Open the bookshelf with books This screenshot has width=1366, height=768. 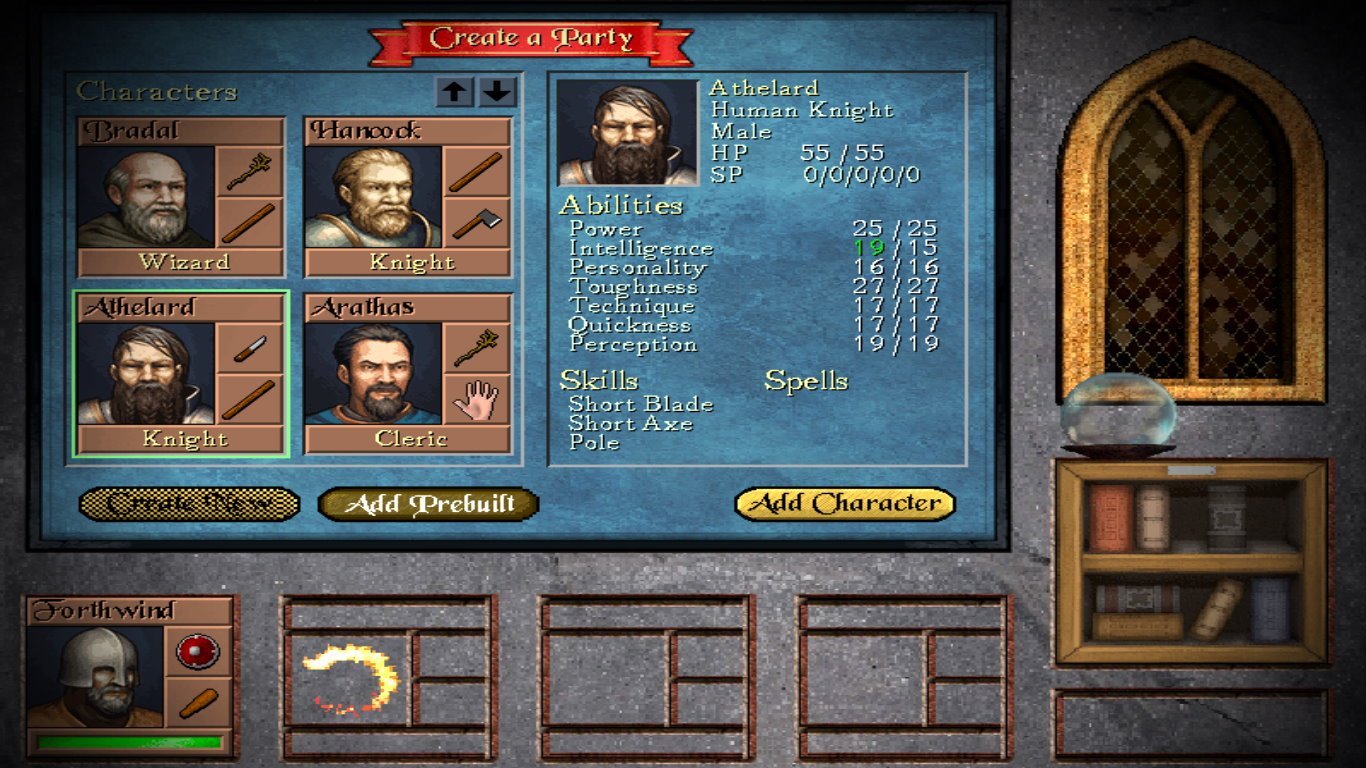pyautogui.click(x=1192, y=561)
